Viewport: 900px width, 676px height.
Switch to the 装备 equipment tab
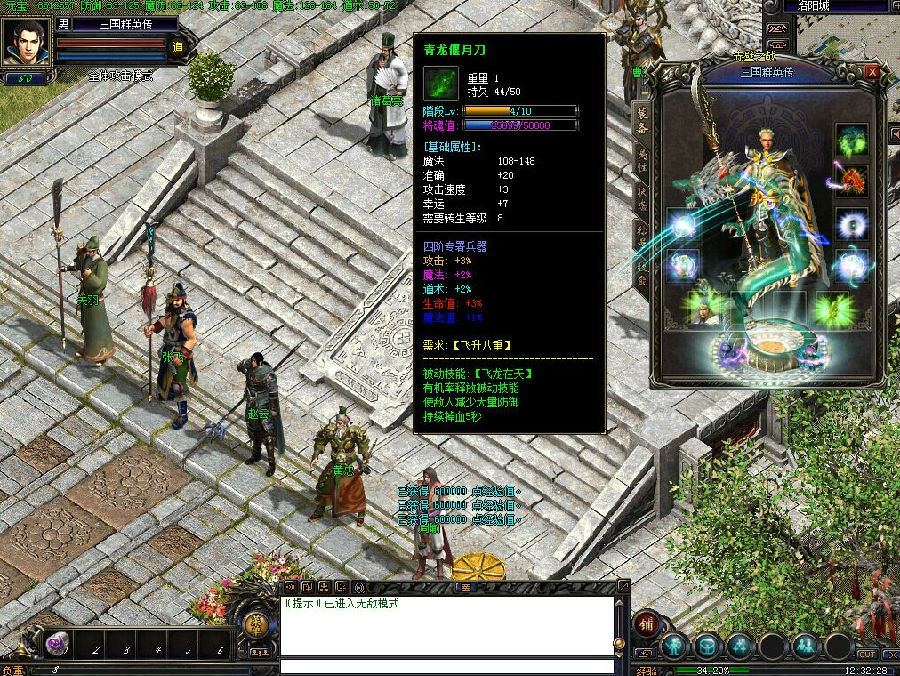click(642, 120)
